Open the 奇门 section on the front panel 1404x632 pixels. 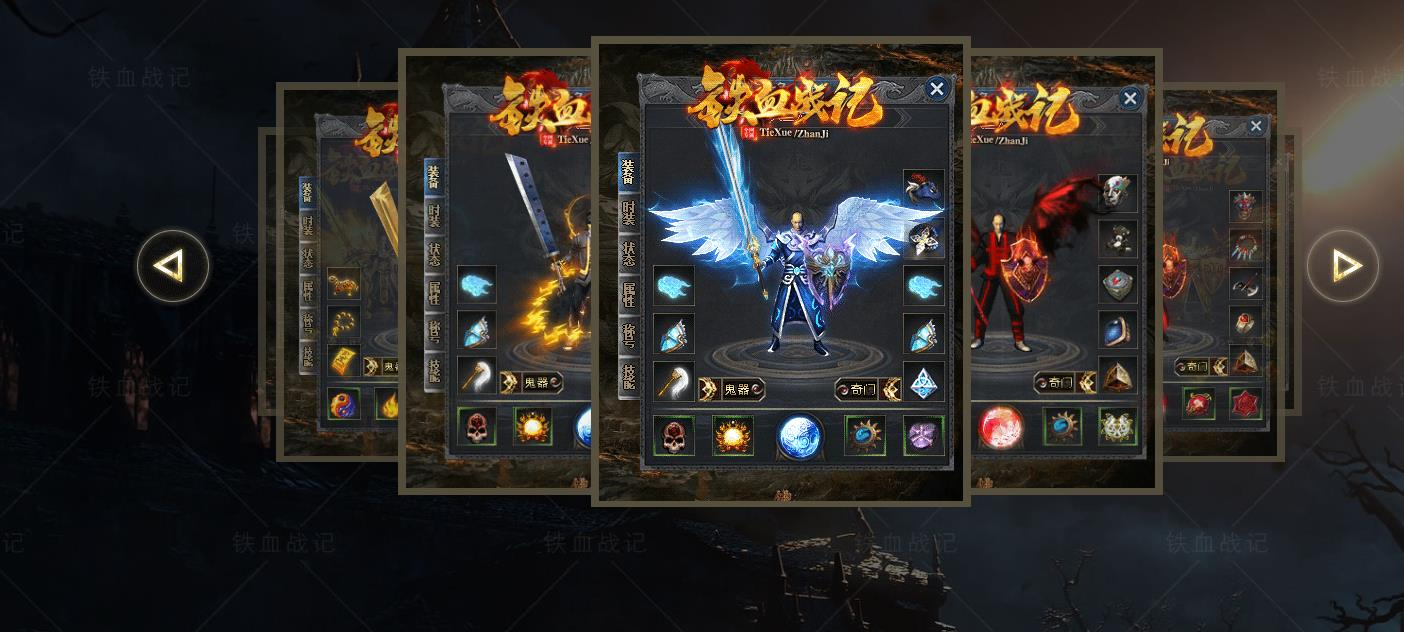(x=857, y=389)
